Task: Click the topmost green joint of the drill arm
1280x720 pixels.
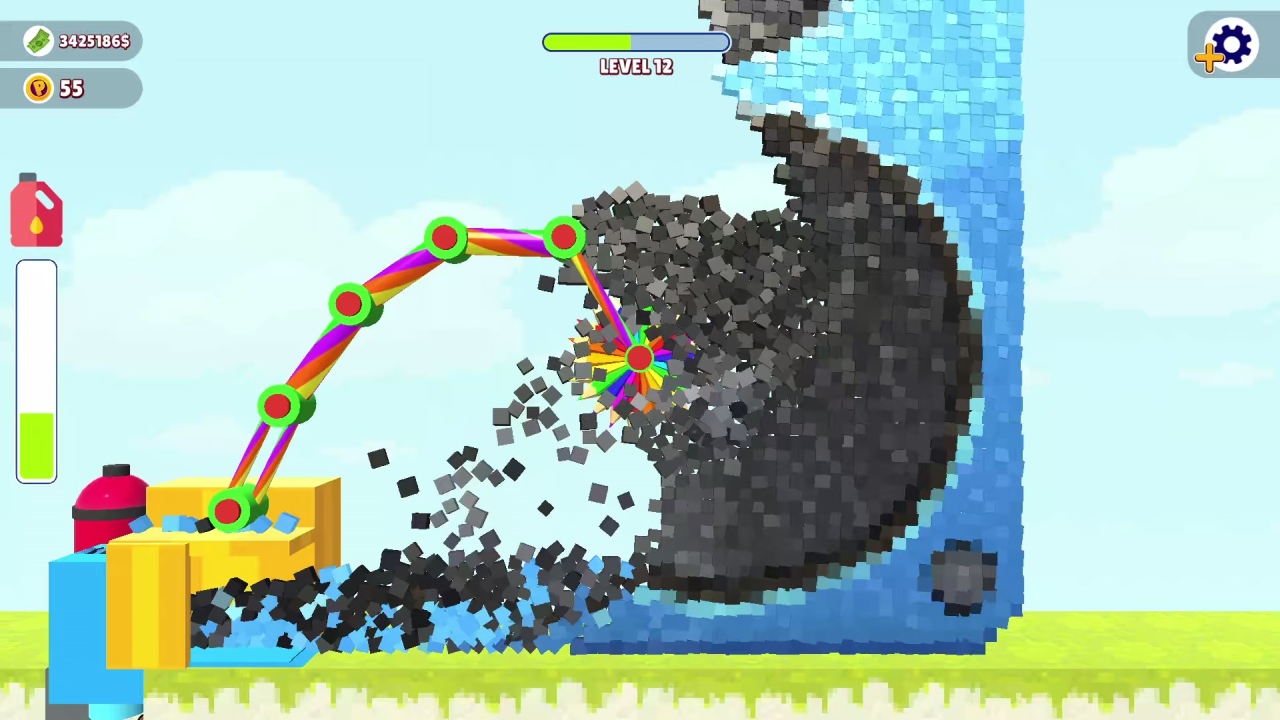Action: tap(446, 237)
